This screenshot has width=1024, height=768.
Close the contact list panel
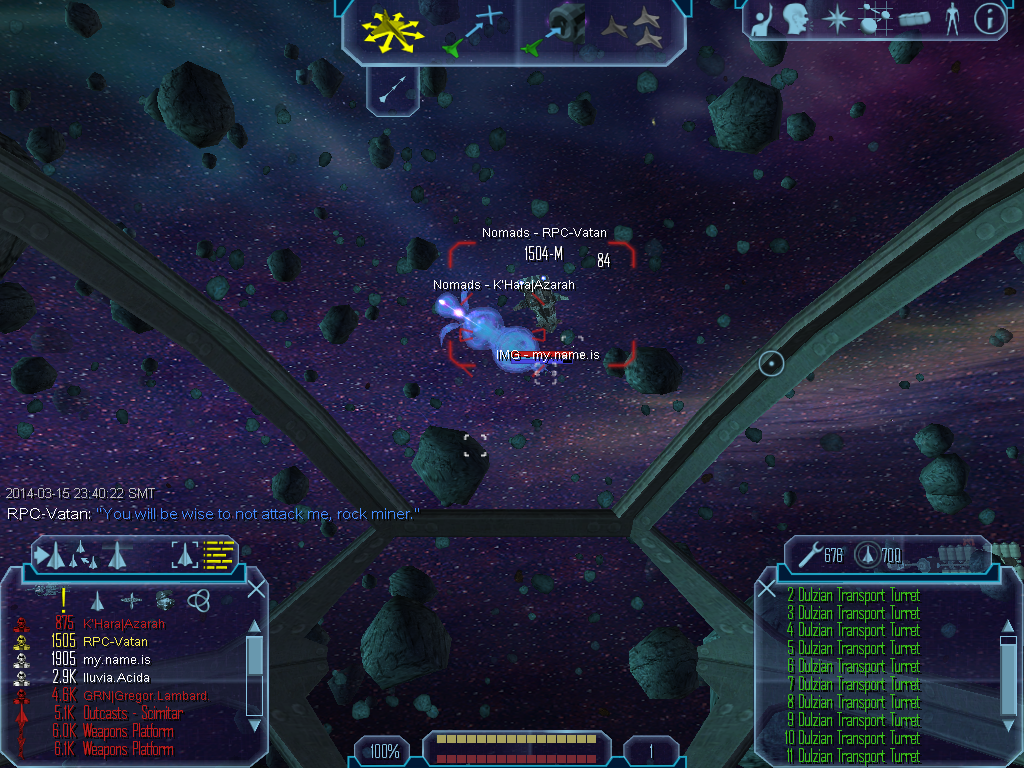(x=256, y=589)
